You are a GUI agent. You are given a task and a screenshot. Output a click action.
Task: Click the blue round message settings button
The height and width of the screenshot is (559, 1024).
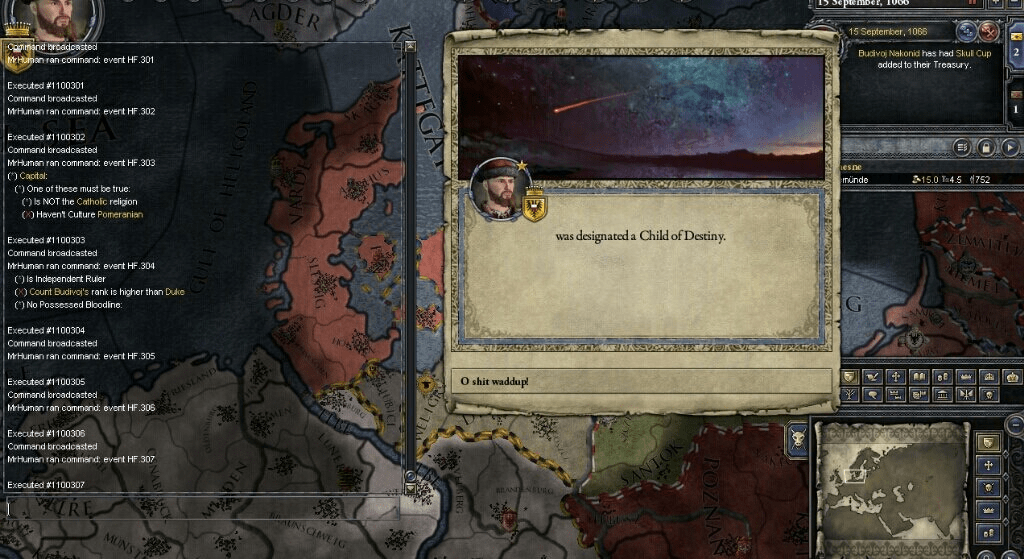(x=968, y=30)
